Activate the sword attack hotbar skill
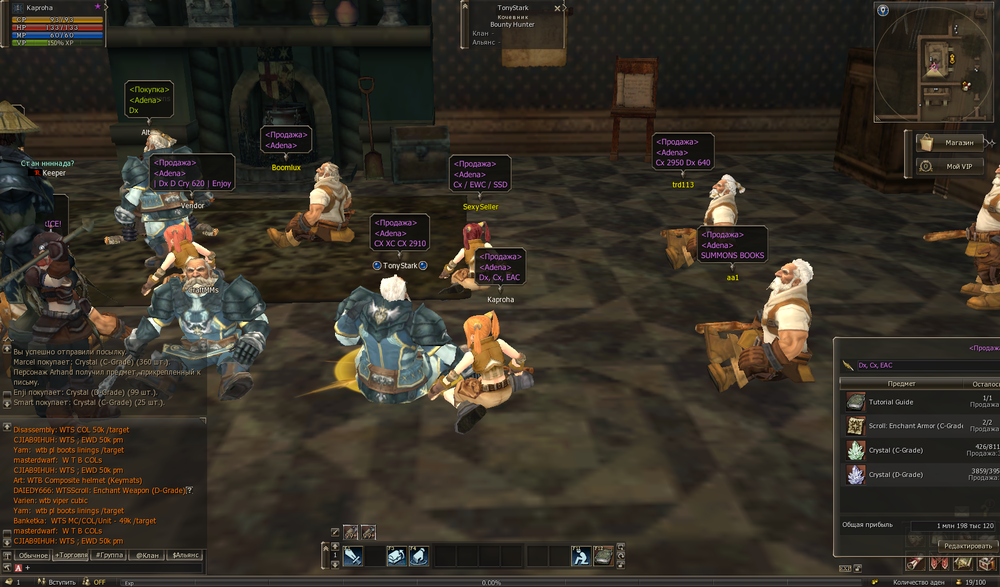The height and width of the screenshot is (587, 1000). 353,556
